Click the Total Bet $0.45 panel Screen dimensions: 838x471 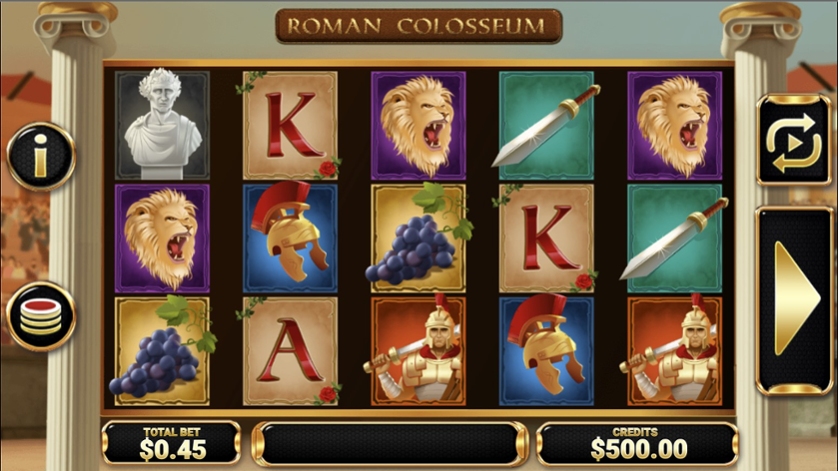click(x=170, y=443)
